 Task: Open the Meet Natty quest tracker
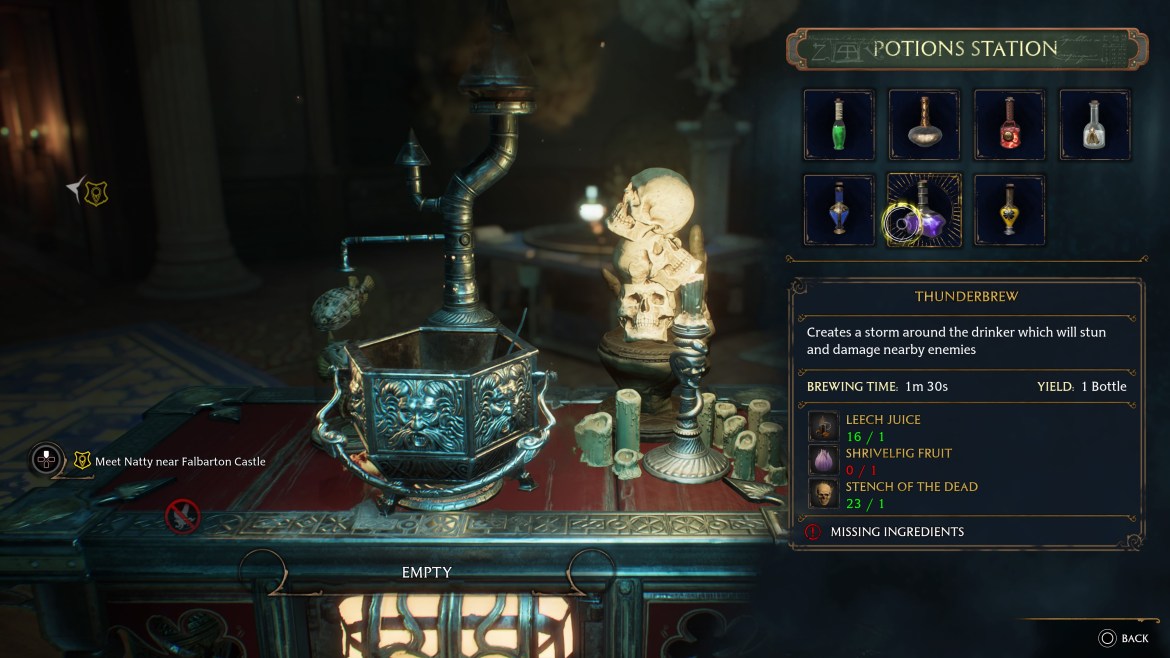click(x=168, y=461)
